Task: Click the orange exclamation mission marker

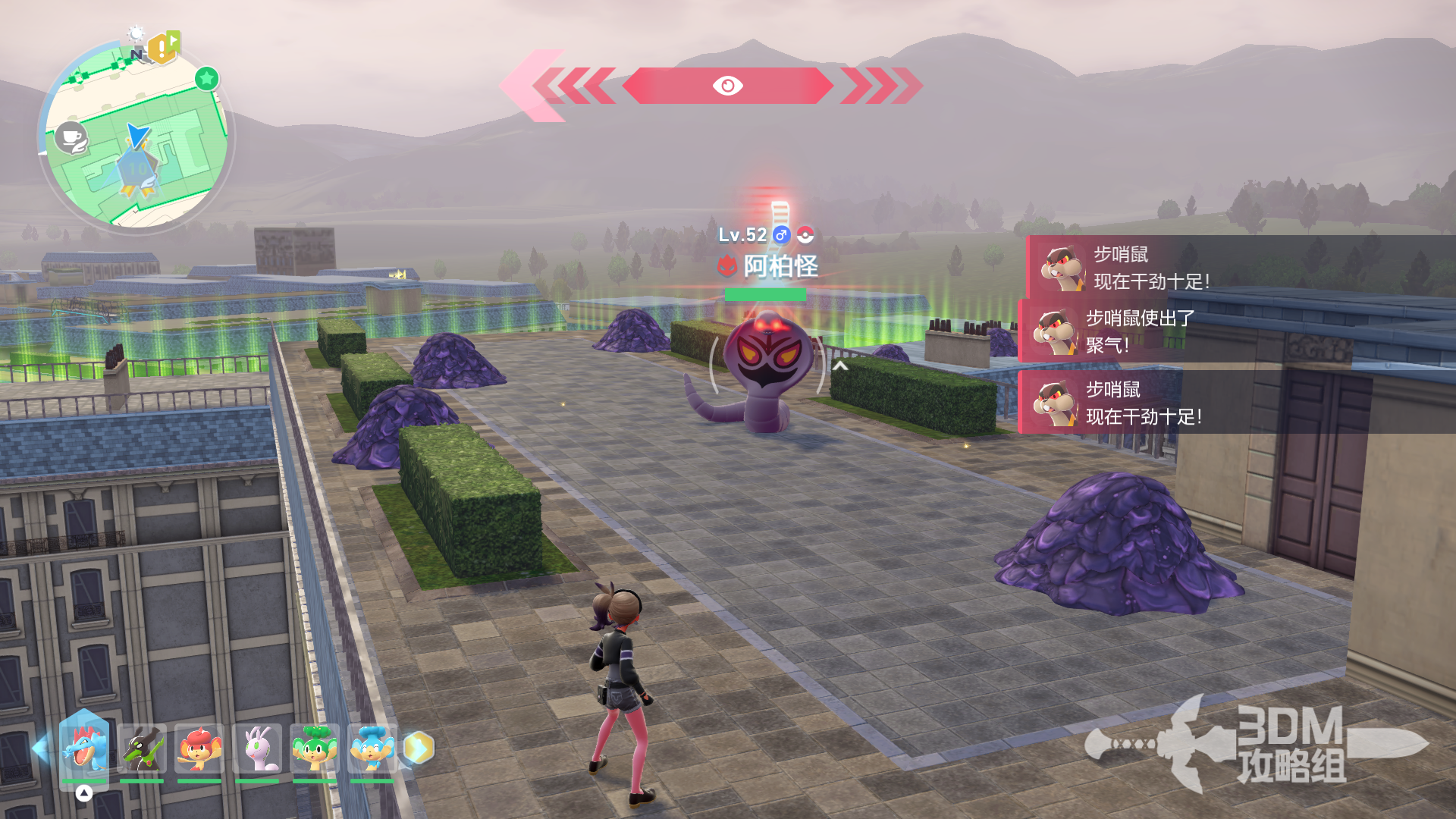Action: click(162, 49)
